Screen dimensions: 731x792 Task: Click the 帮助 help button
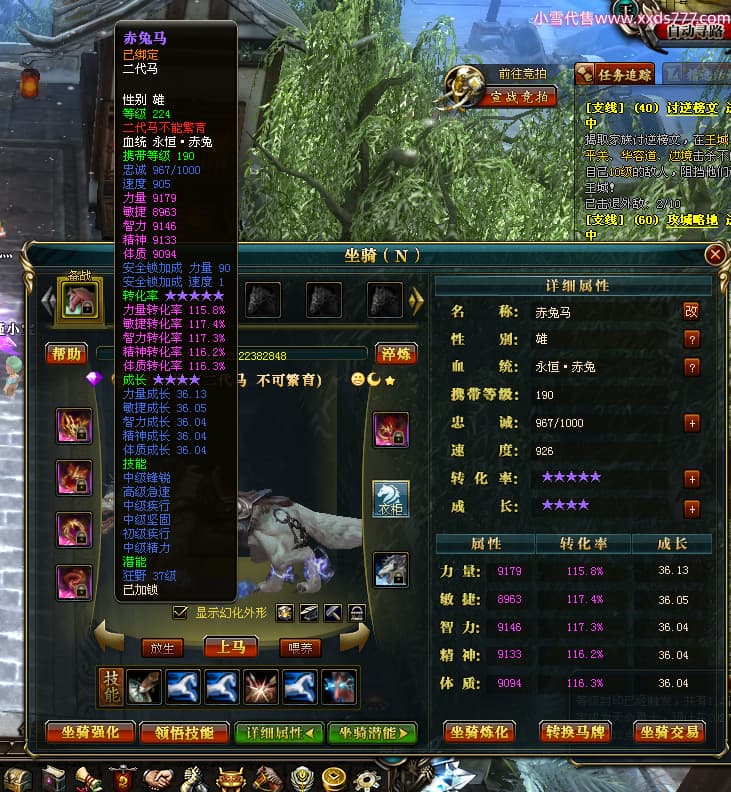[67, 354]
